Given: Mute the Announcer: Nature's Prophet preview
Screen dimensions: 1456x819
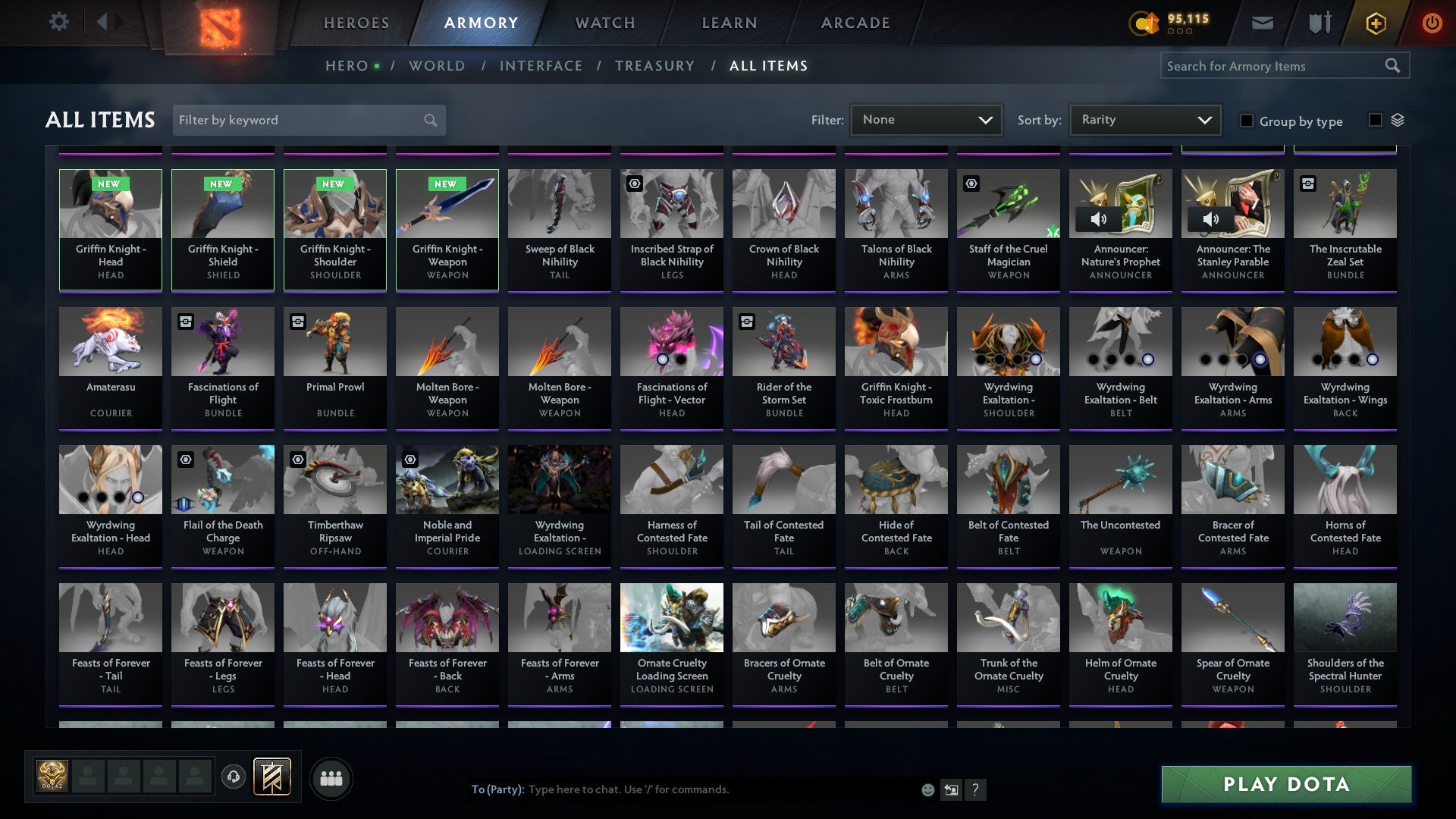Looking at the screenshot, I should pos(1098,218).
